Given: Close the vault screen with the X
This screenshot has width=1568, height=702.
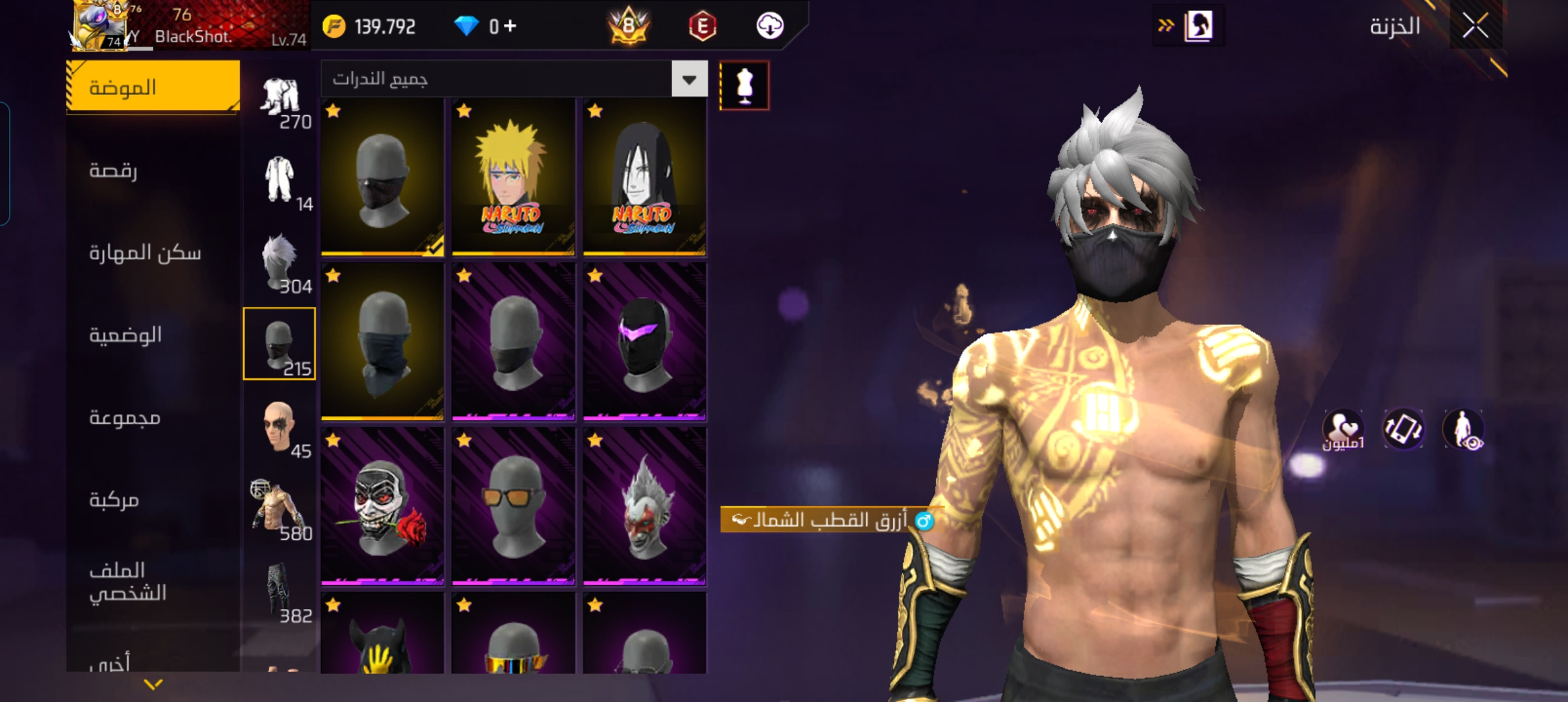Looking at the screenshot, I should (x=1475, y=27).
